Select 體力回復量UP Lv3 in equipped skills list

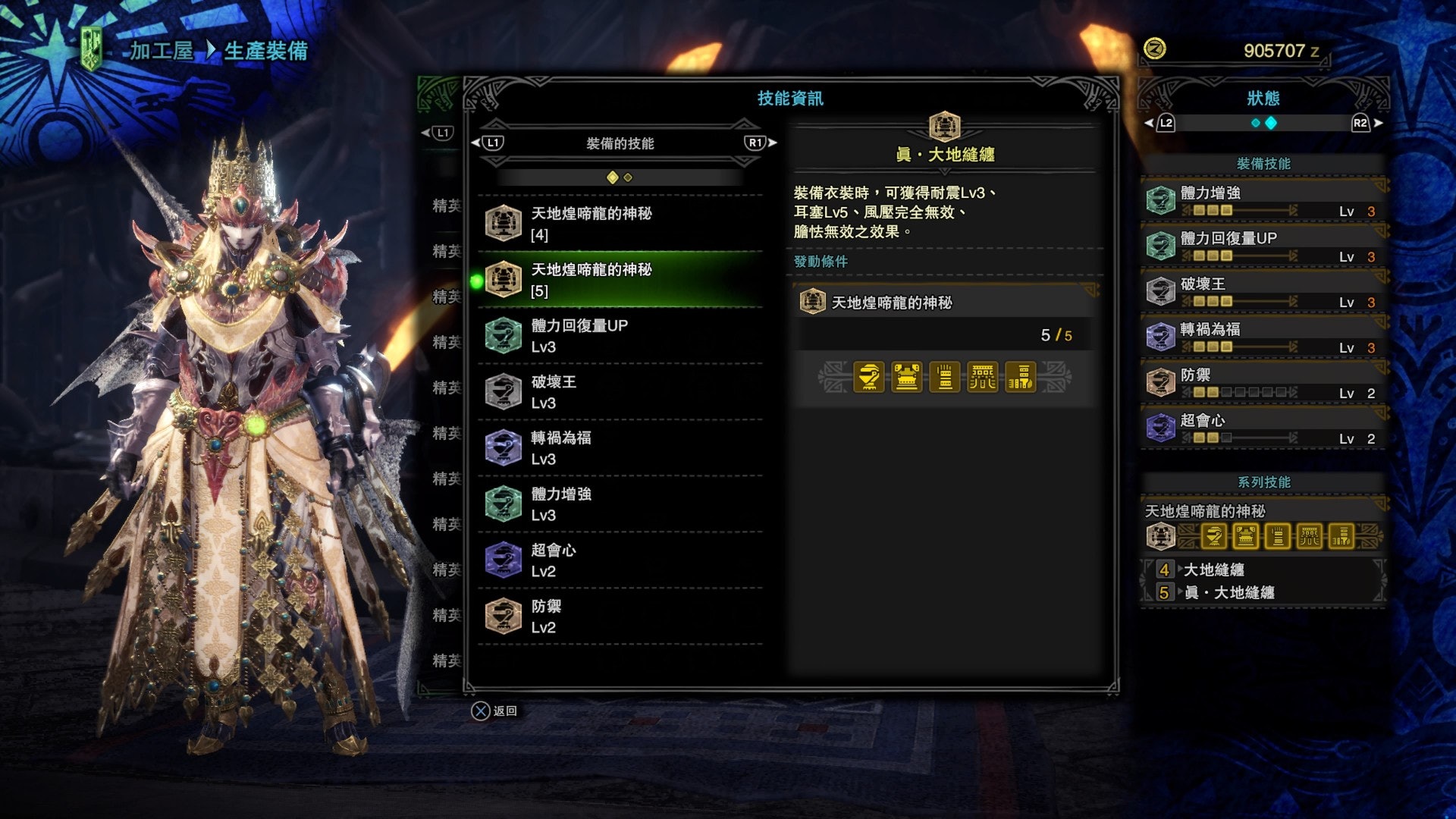620,336
